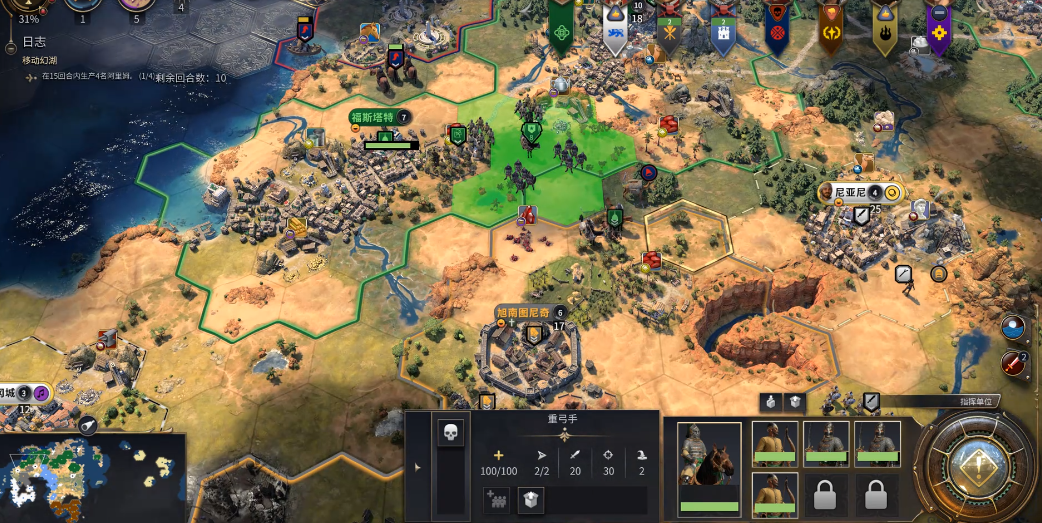This screenshot has width=1042, height=523.
Task: Activate the reinforce army action
Action: click(497, 499)
